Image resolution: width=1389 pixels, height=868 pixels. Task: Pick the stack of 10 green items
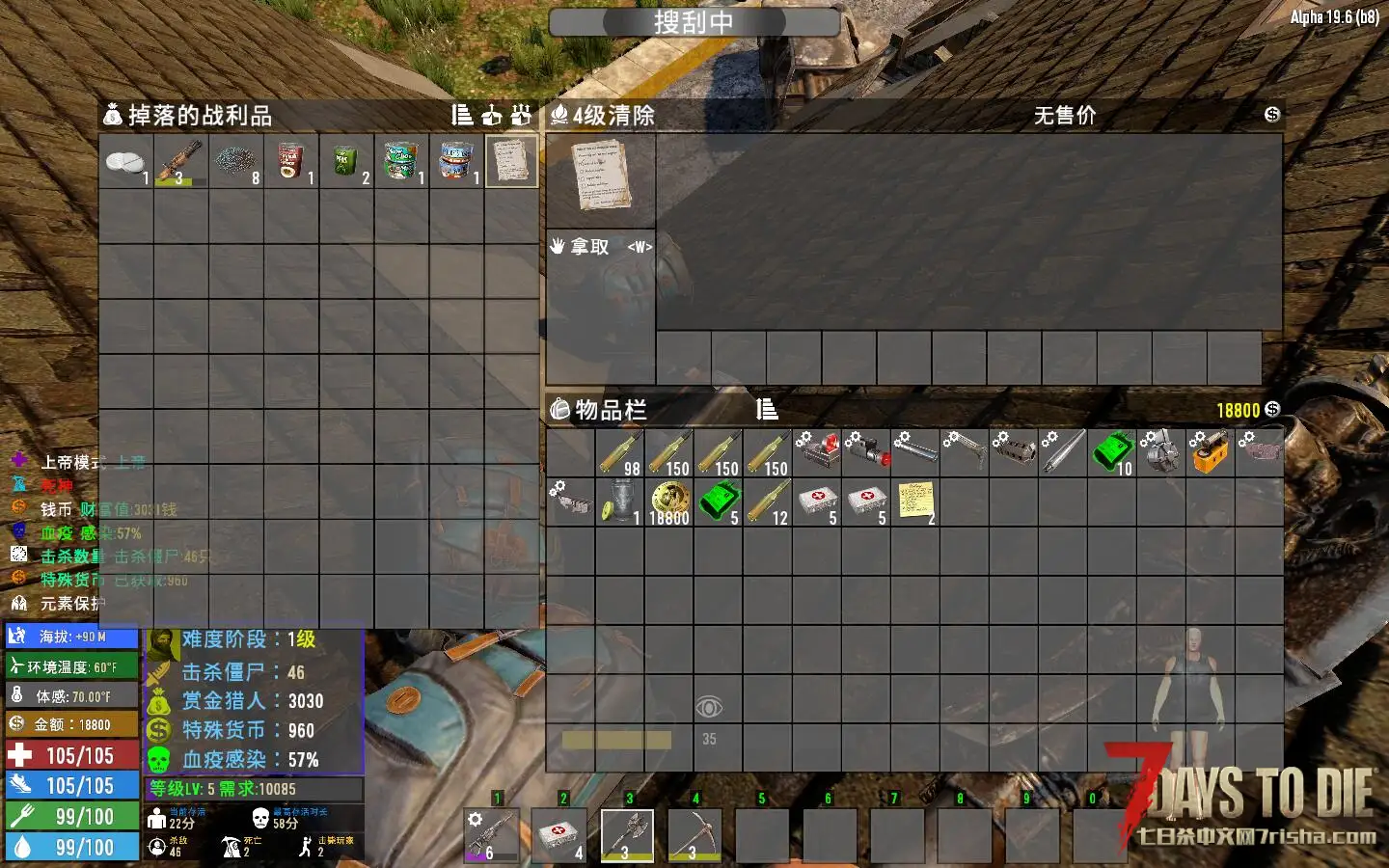[1111, 453]
